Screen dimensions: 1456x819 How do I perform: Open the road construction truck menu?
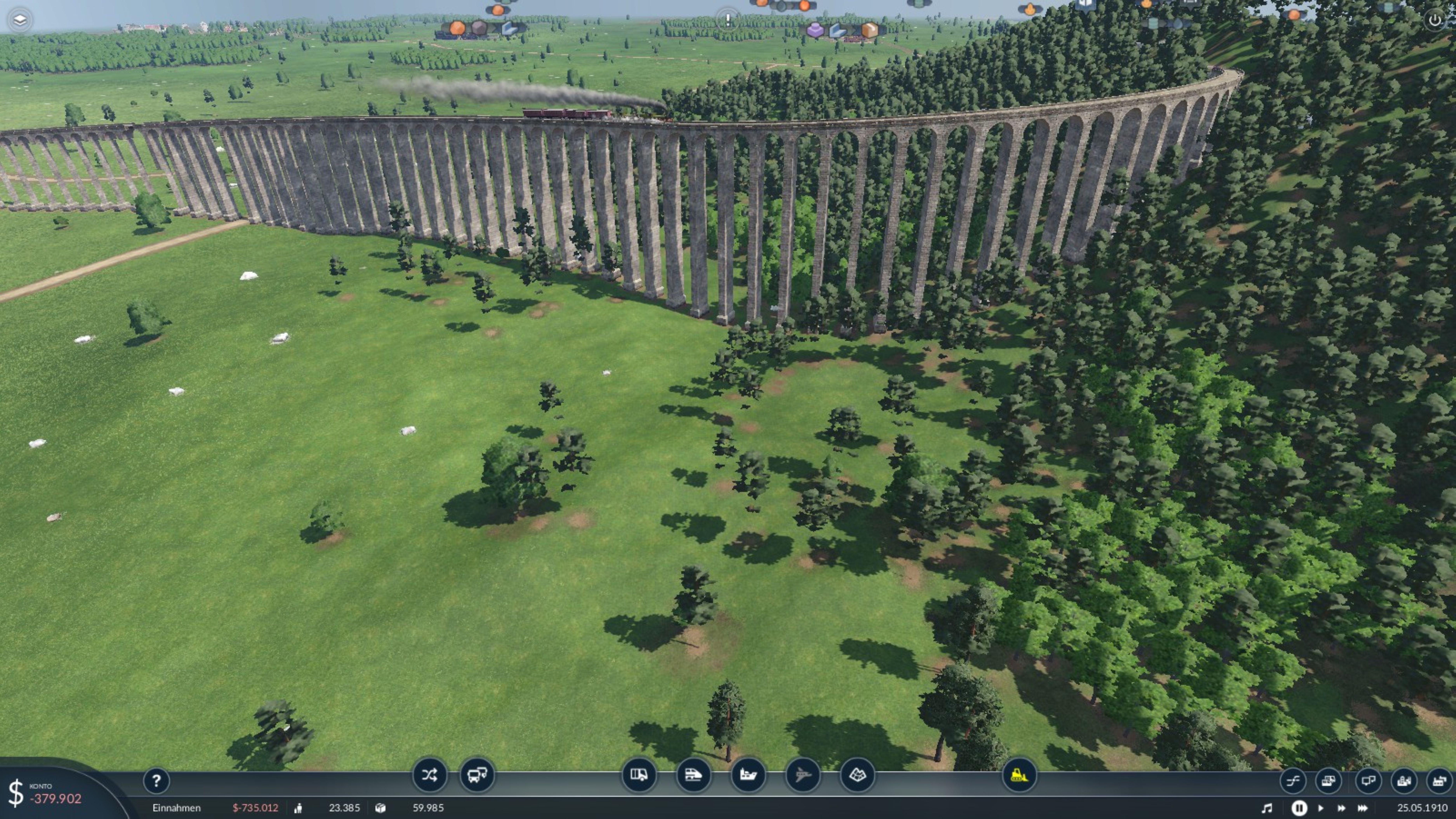[639, 775]
